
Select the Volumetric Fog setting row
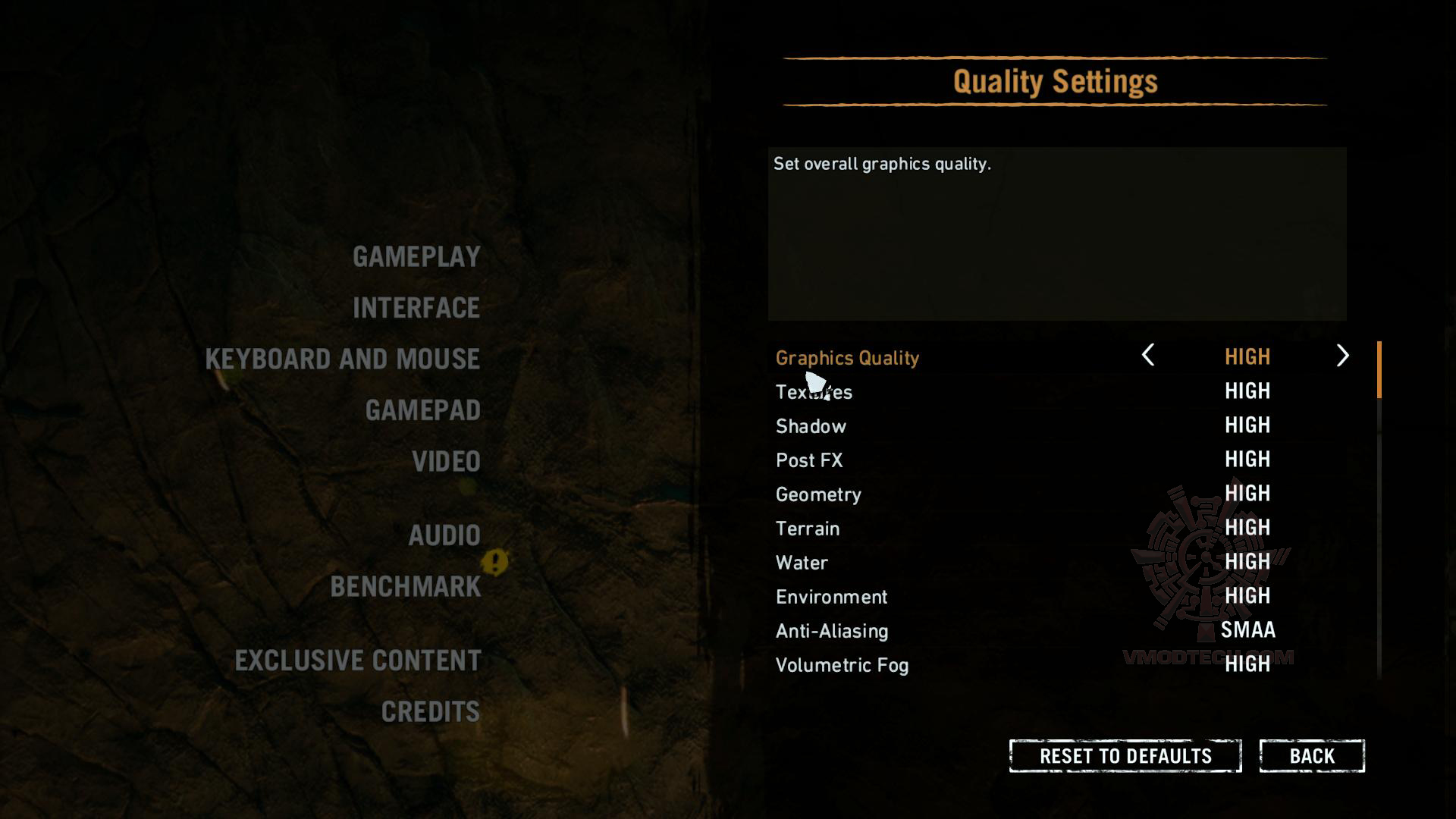tap(843, 665)
